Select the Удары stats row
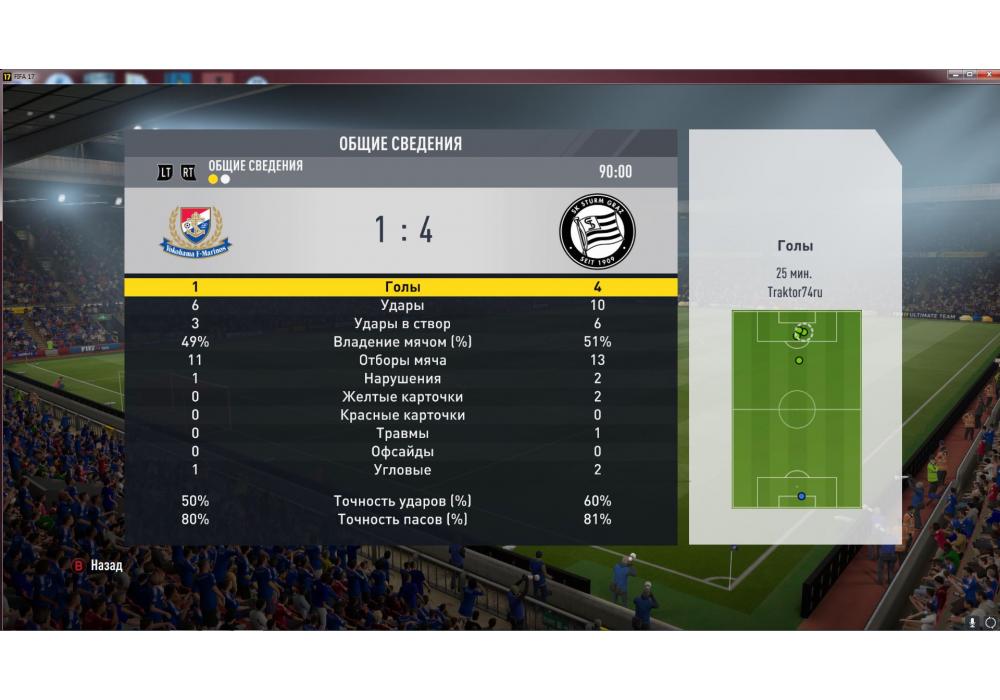The image size is (1000, 700). coord(402,305)
